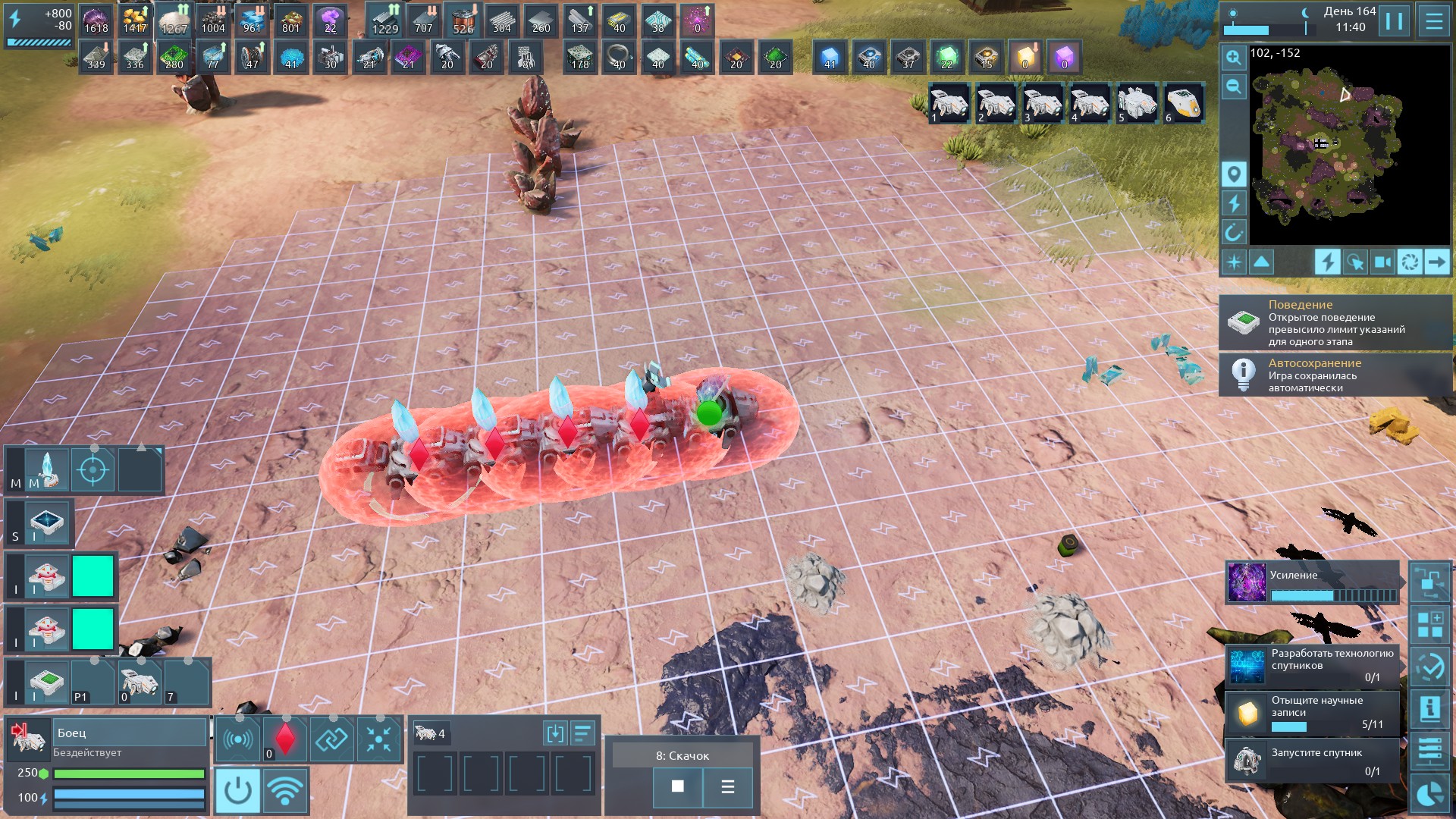
Task: Open the main hamburger menu
Action: 1434,20
